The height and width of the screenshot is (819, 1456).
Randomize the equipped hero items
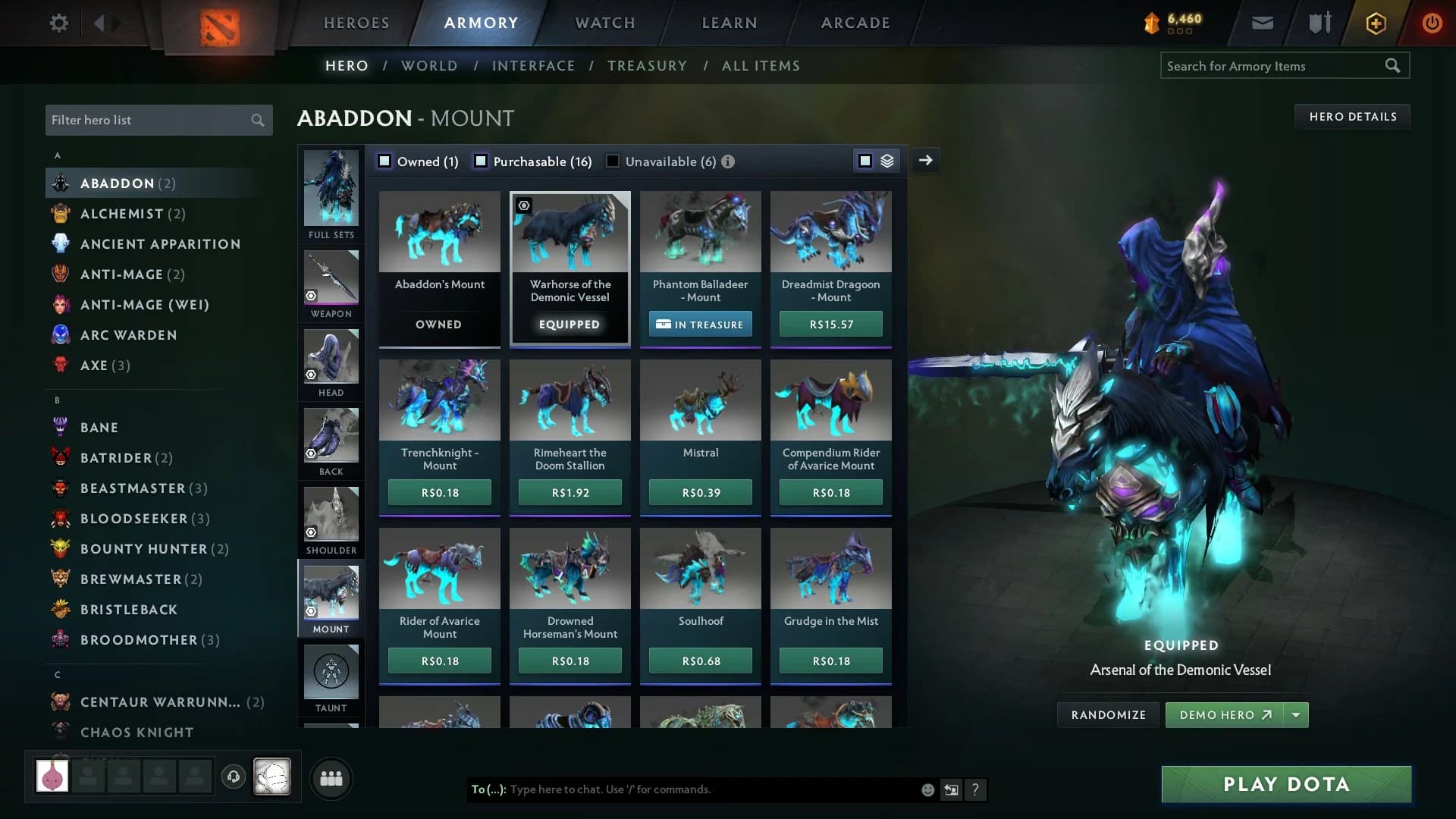coord(1108,715)
